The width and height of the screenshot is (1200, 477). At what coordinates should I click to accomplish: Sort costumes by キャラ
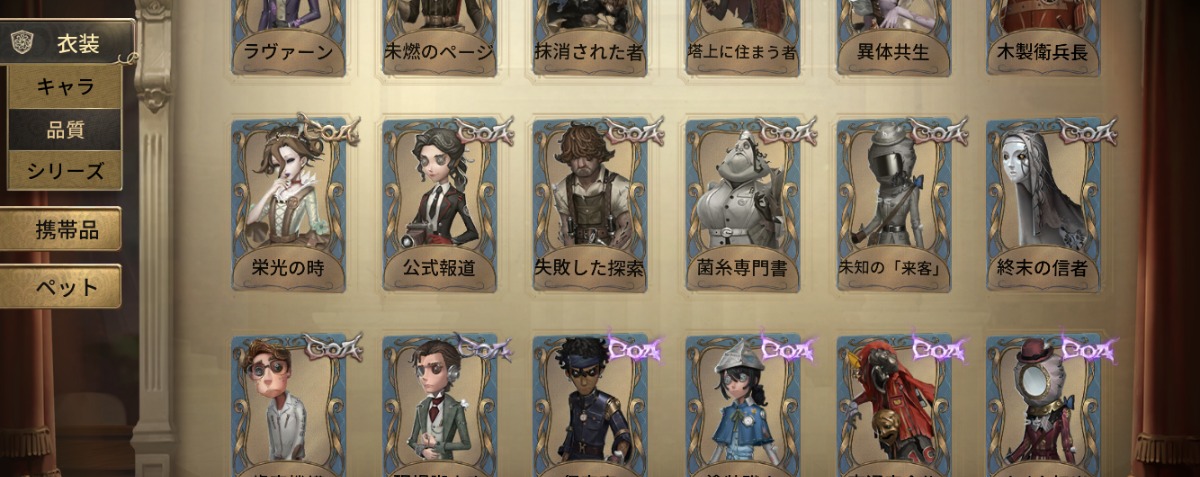pyautogui.click(x=66, y=87)
